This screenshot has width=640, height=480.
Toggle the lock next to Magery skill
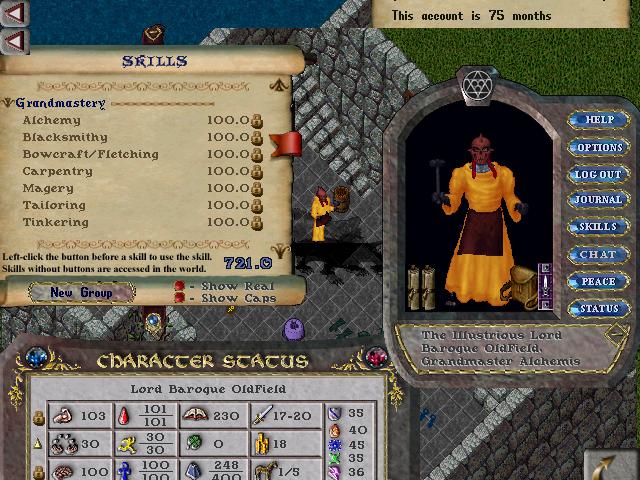click(257, 188)
